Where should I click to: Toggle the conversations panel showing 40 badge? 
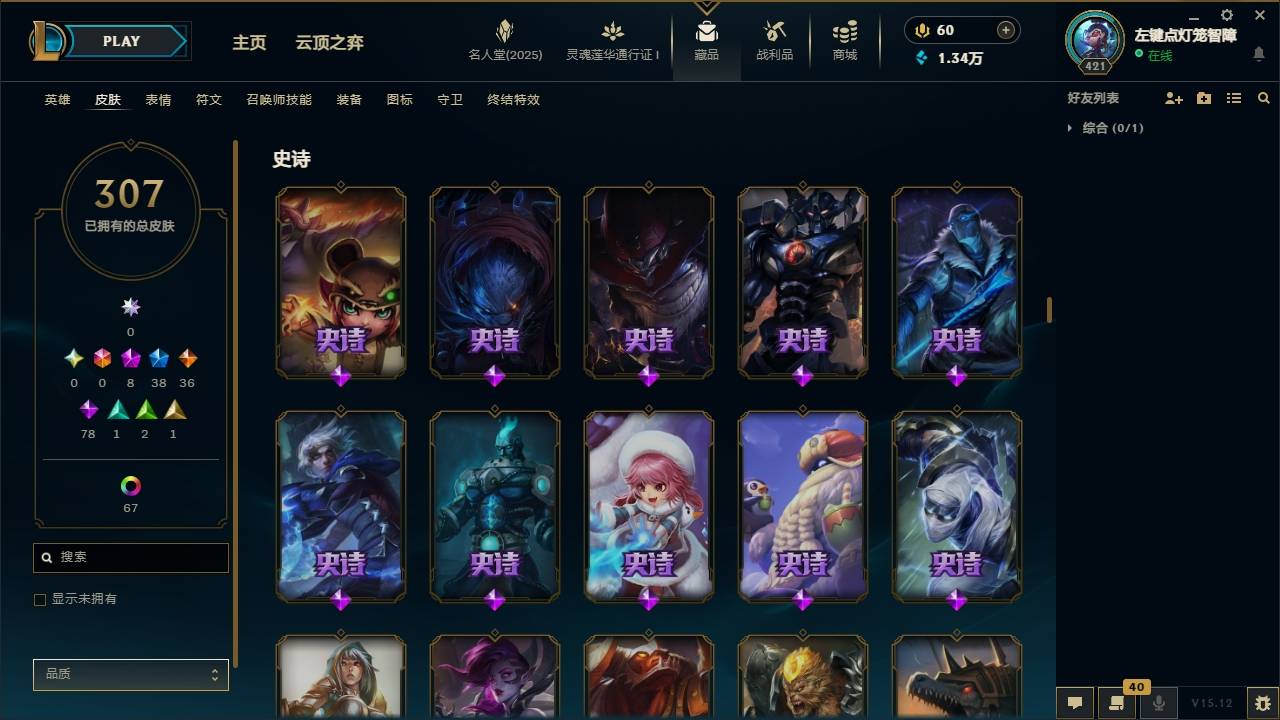(1117, 703)
